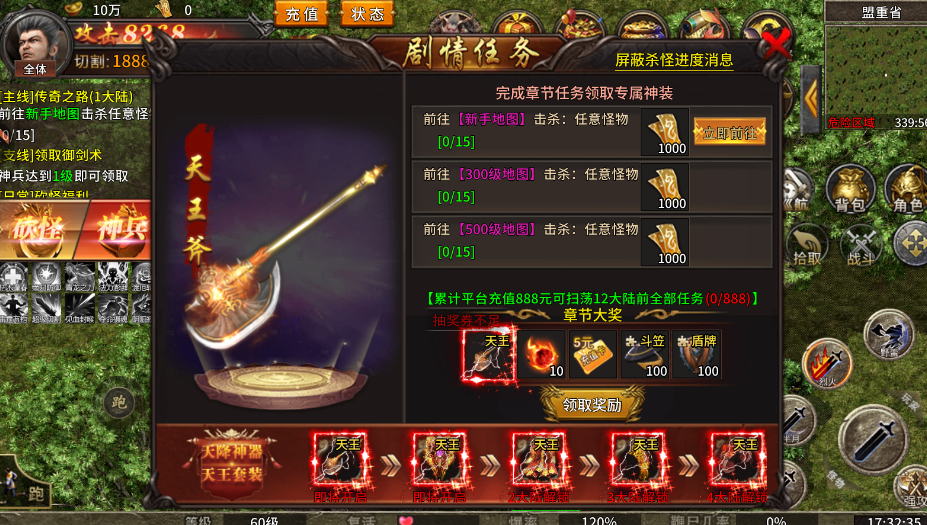Image resolution: width=927 pixels, height=525 pixels.
Task: Tap the 拾取 pickup button
Action: [x=805, y=243]
